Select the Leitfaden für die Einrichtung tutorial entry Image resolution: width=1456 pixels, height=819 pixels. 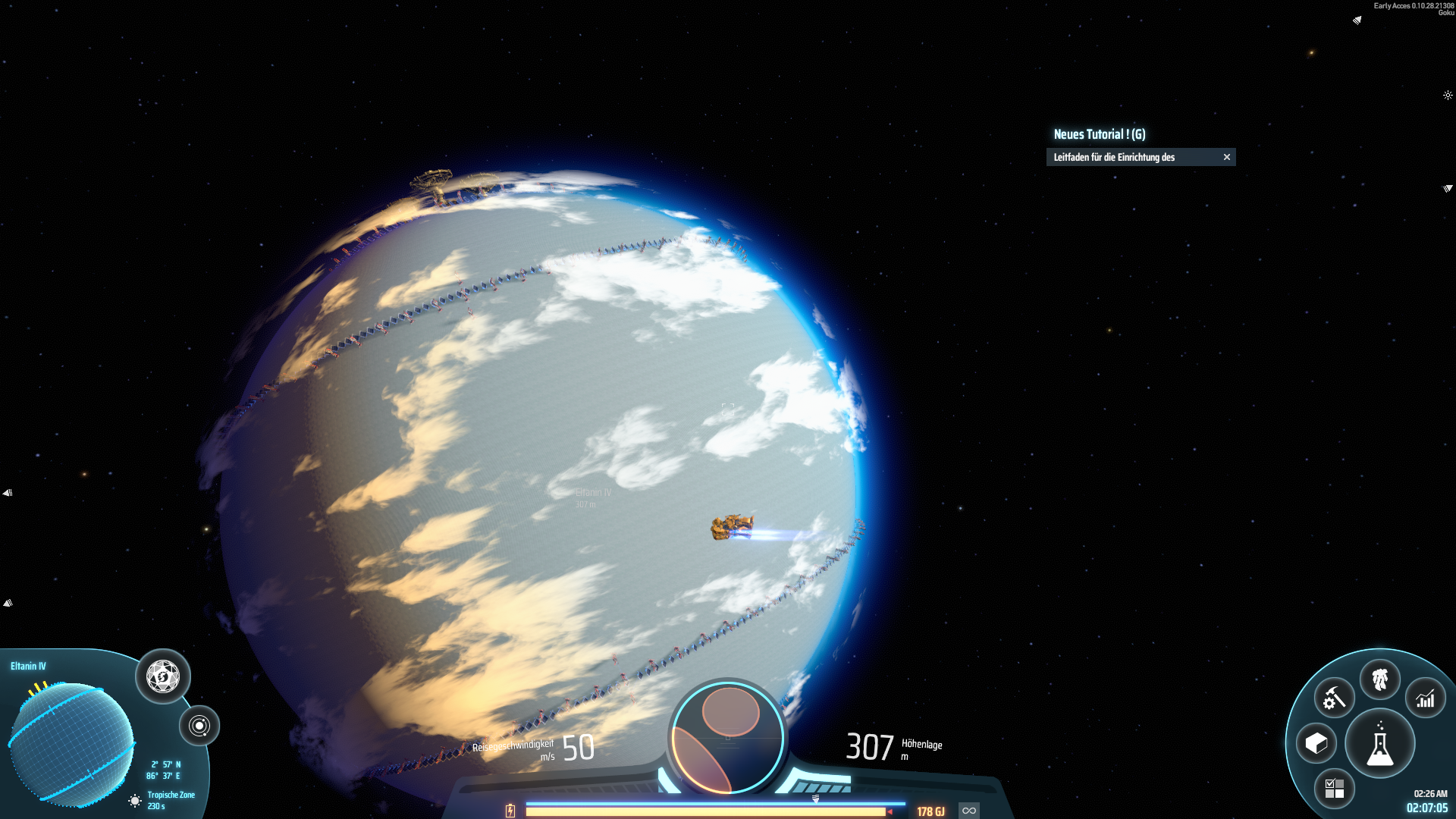[1113, 157]
